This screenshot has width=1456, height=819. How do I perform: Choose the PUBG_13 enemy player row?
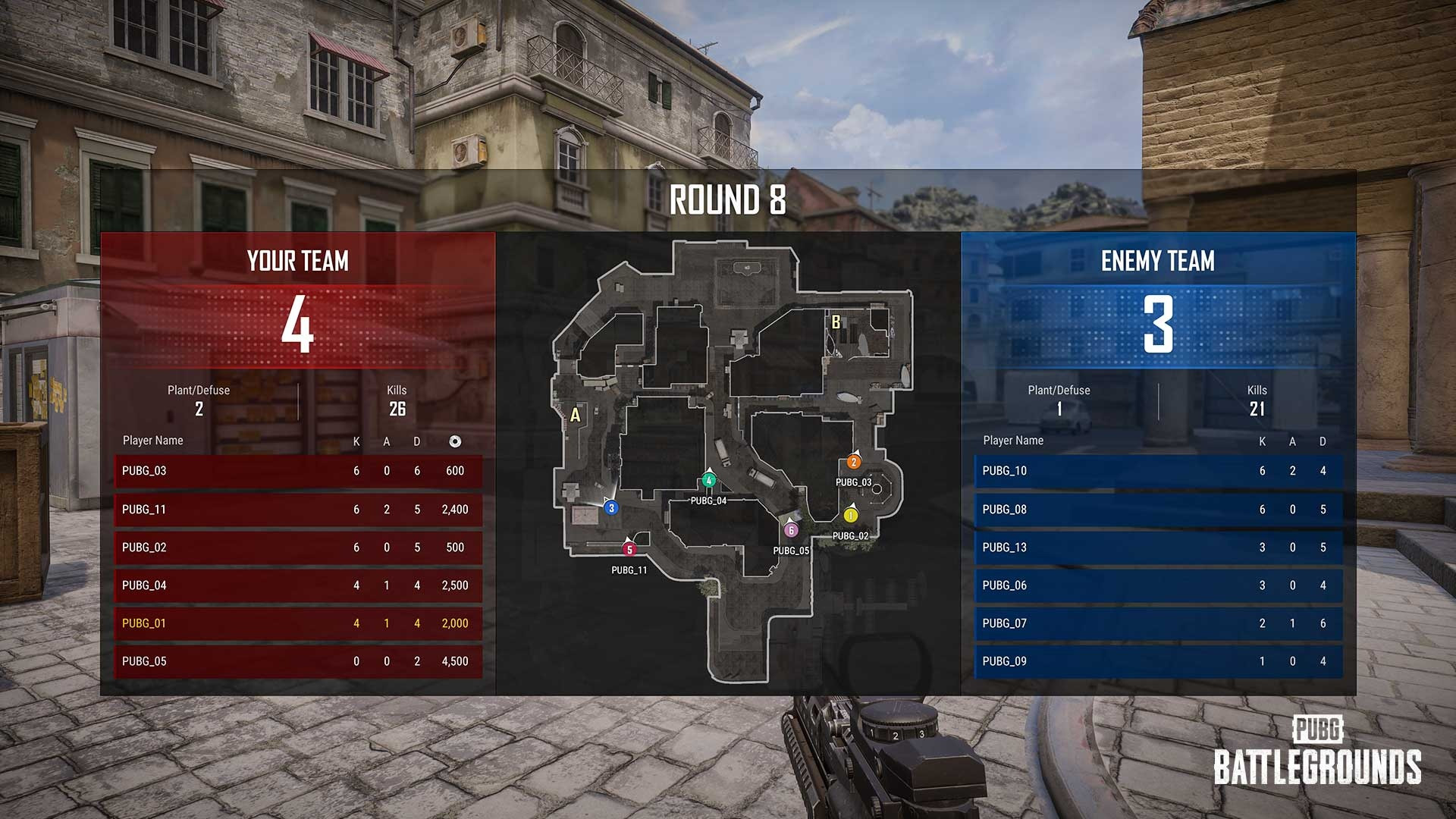(x=1158, y=548)
